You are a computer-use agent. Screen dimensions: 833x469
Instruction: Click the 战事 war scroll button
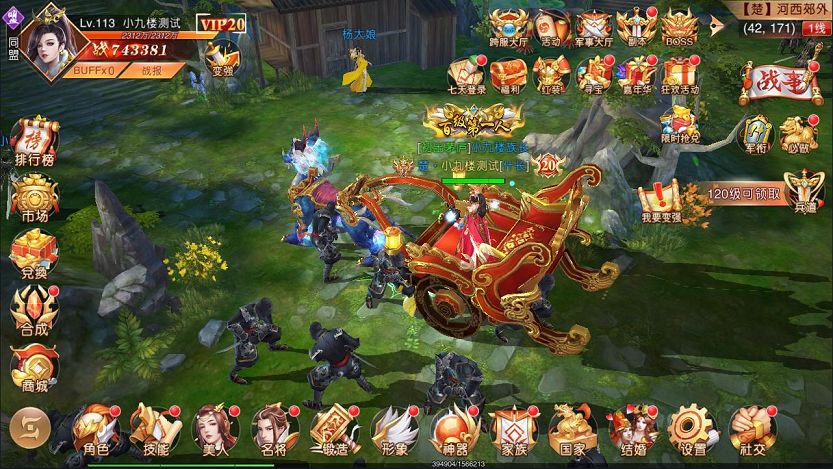pyautogui.click(x=773, y=86)
